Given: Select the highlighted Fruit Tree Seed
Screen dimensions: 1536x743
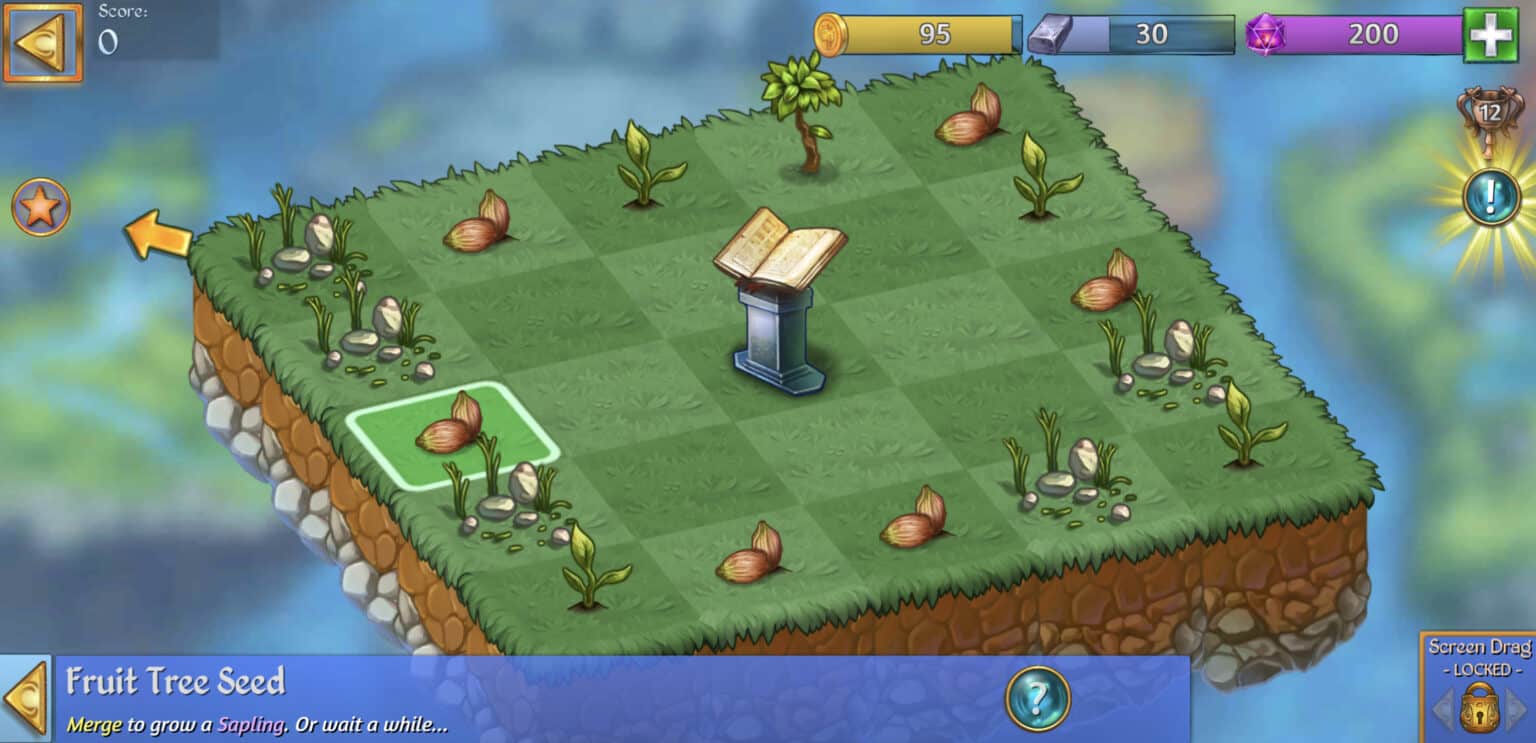Looking at the screenshot, I should [x=450, y=432].
